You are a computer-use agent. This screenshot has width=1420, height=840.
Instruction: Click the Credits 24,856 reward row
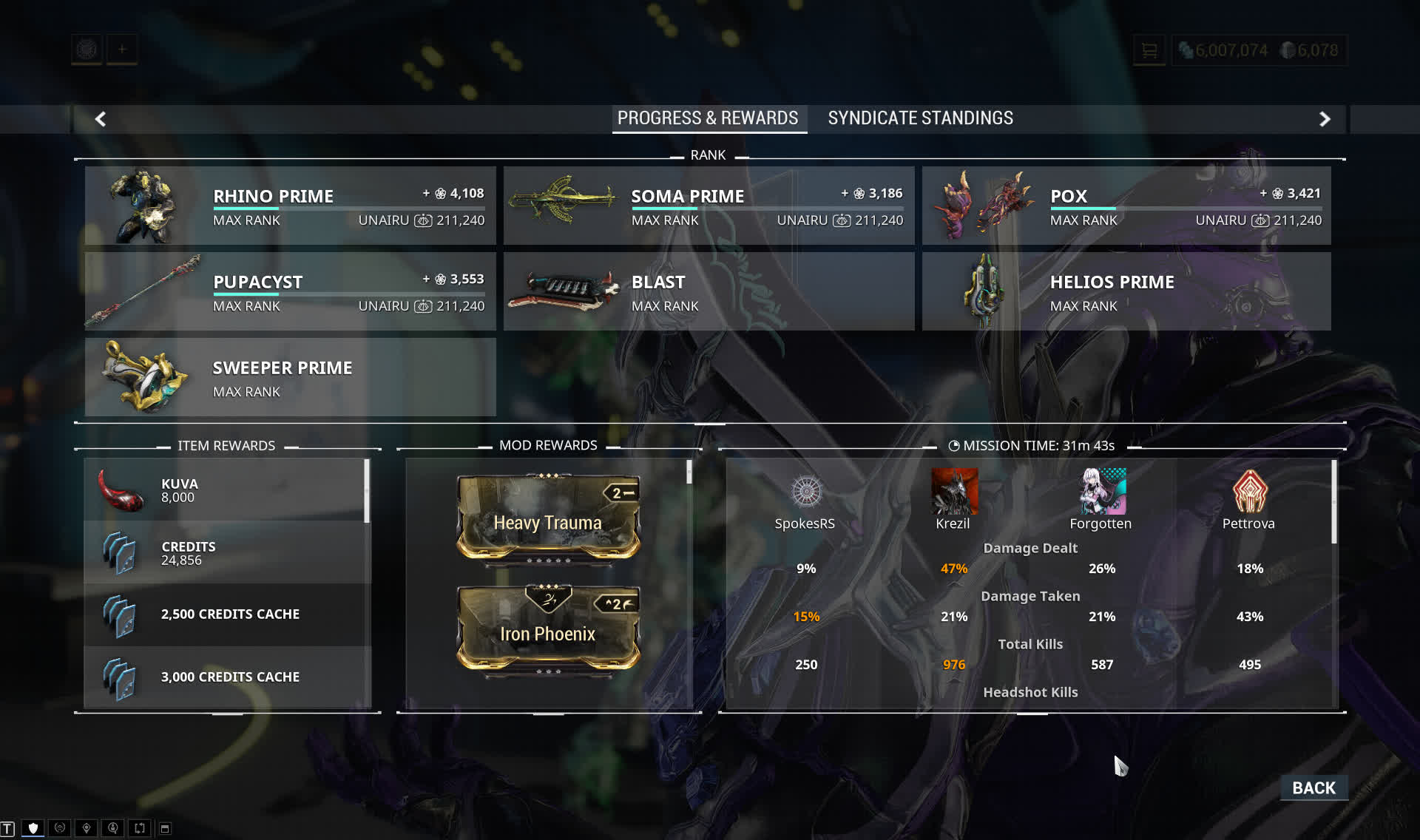point(226,553)
